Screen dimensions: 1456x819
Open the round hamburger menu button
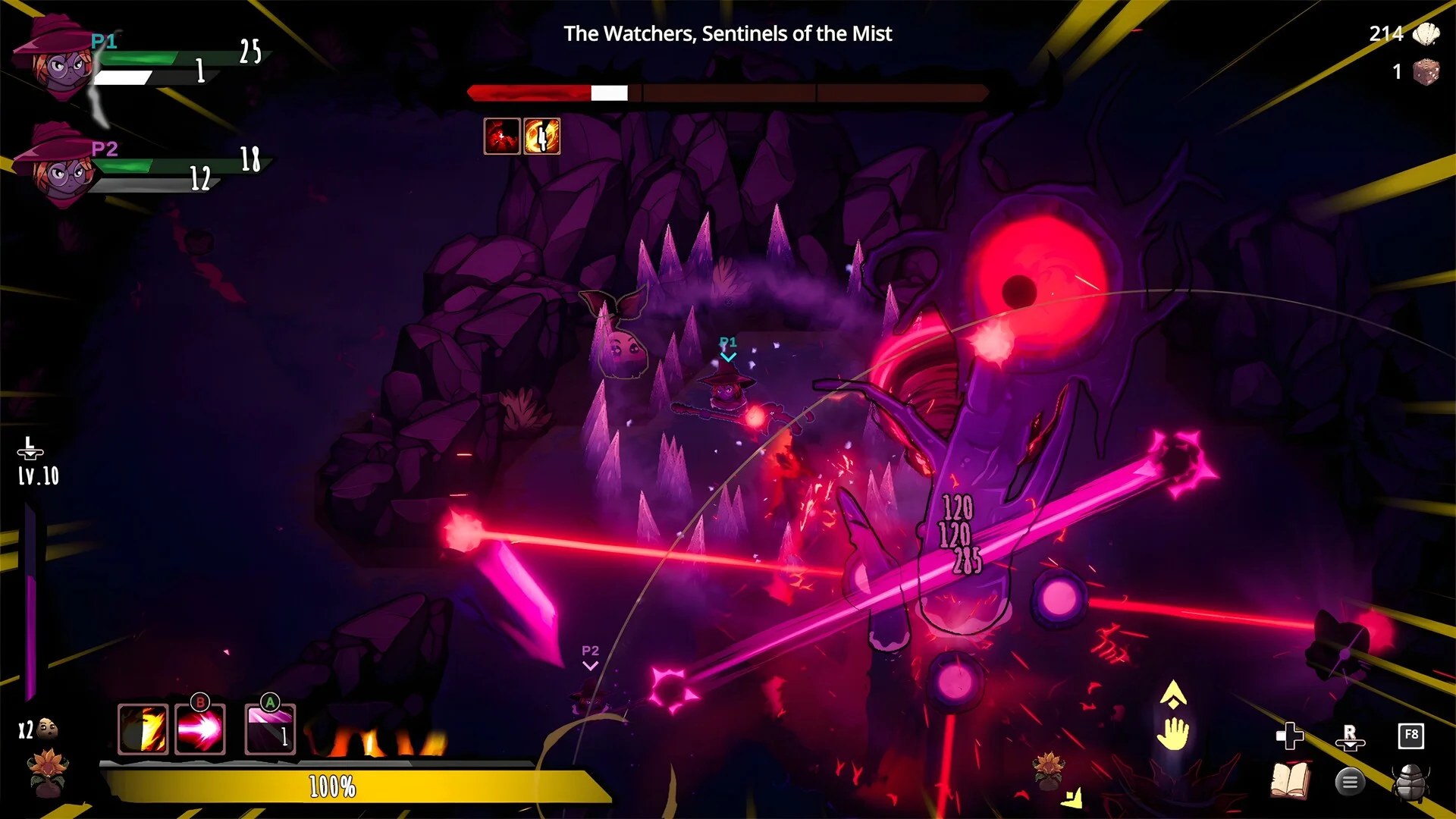point(1350,781)
